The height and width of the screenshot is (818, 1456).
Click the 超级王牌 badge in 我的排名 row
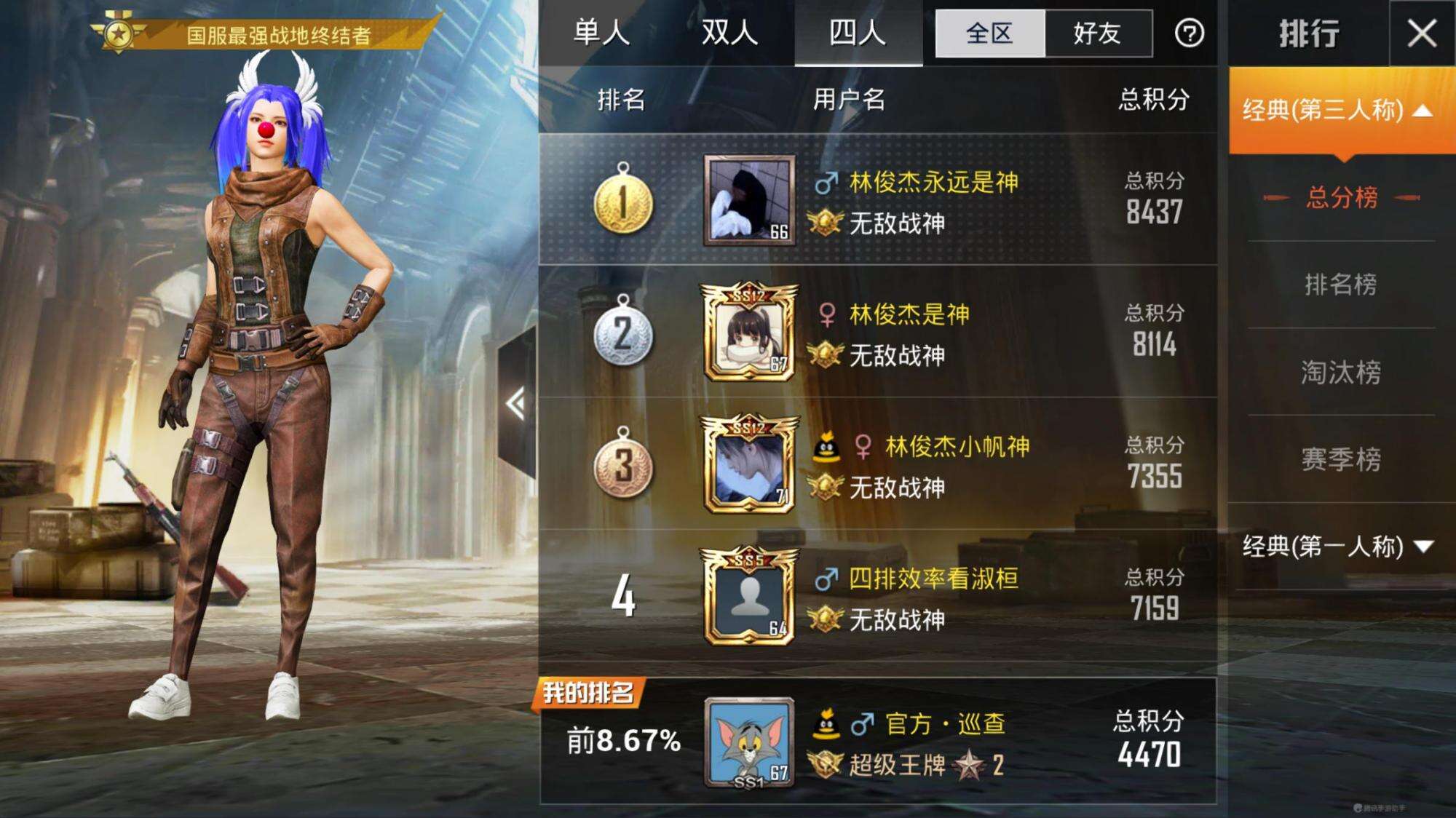coord(825,765)
